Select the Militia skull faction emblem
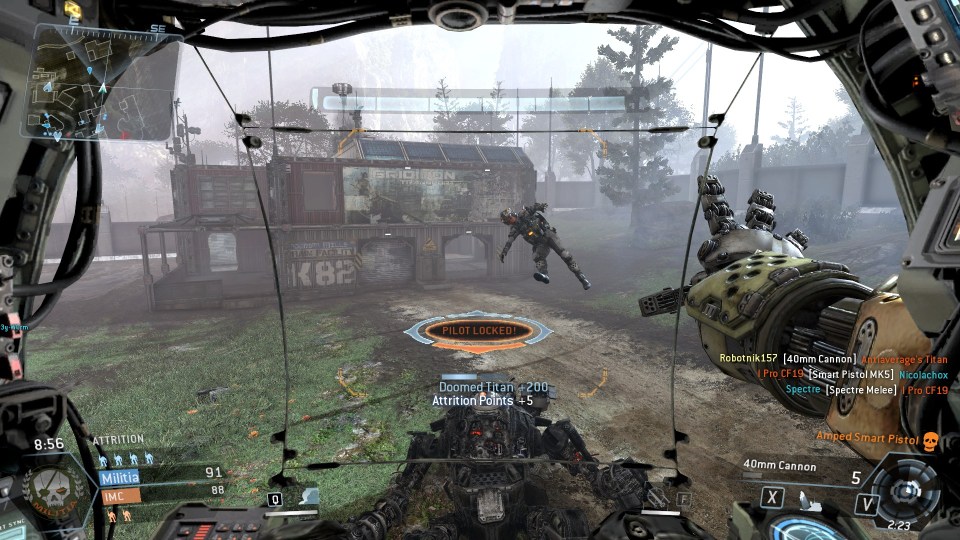The height and width of the screenshot is (540, 960). click(52, 491)
